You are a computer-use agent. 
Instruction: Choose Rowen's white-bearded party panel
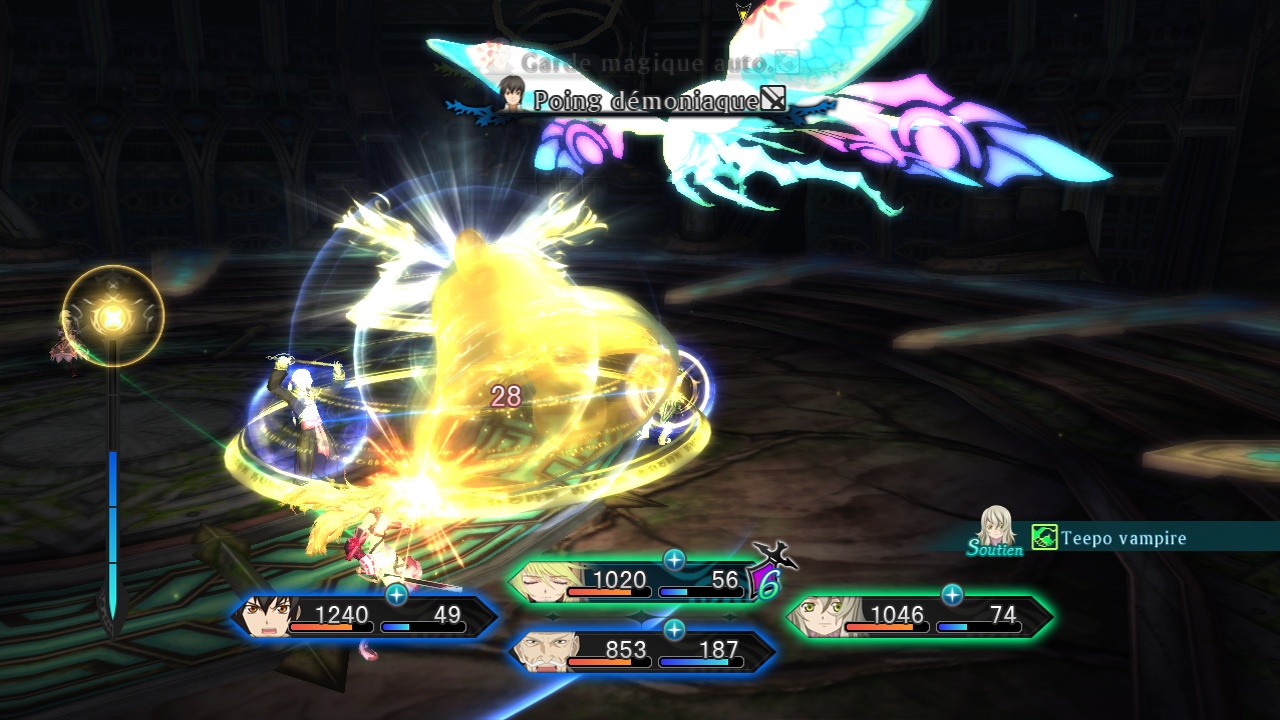click(641, 652)
